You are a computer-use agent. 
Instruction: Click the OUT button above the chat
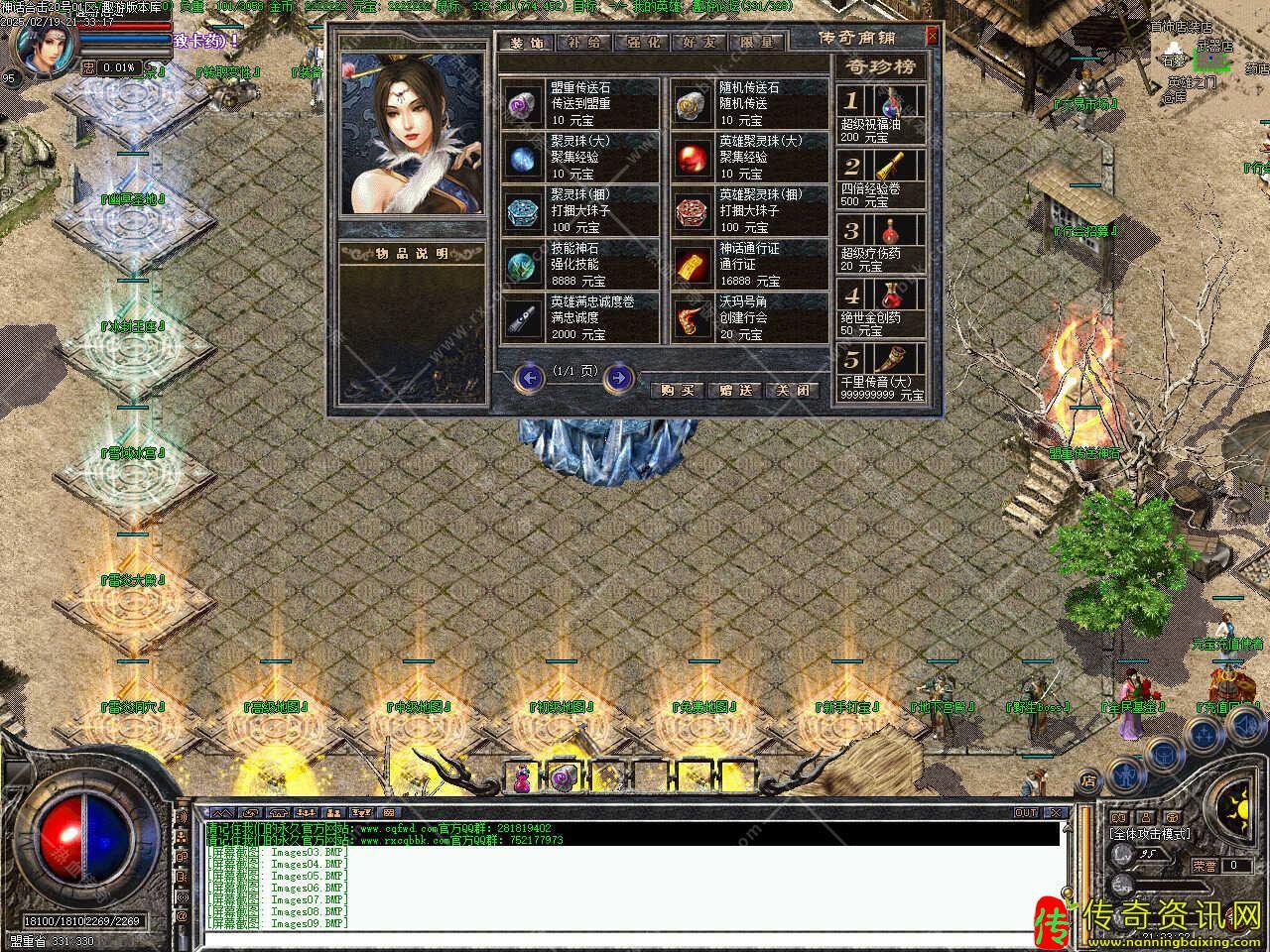(x=1025, y=813)
